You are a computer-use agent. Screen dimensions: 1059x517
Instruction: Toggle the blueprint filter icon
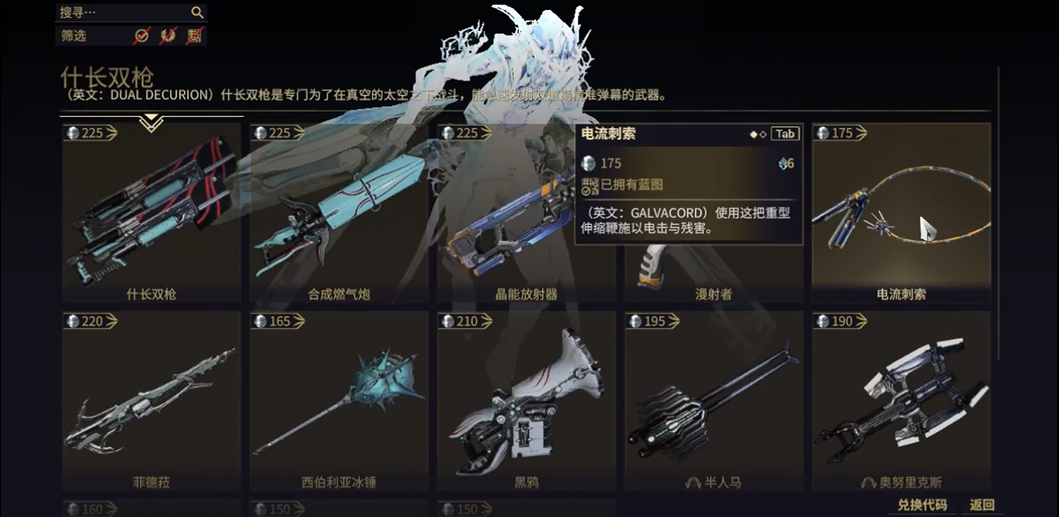click(x=194, y=36)
